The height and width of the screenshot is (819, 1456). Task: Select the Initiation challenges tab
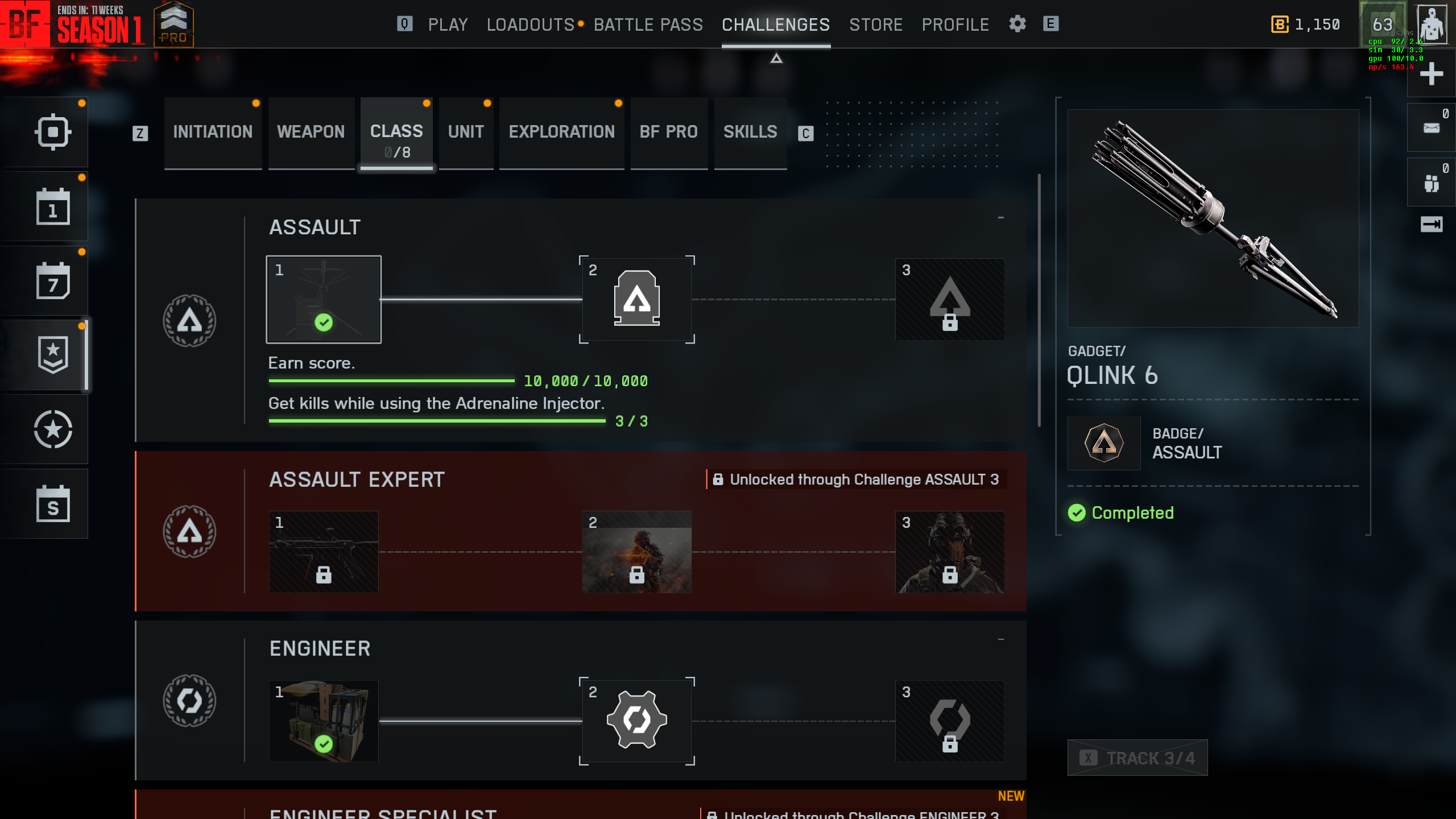click(x=213, y=132)
